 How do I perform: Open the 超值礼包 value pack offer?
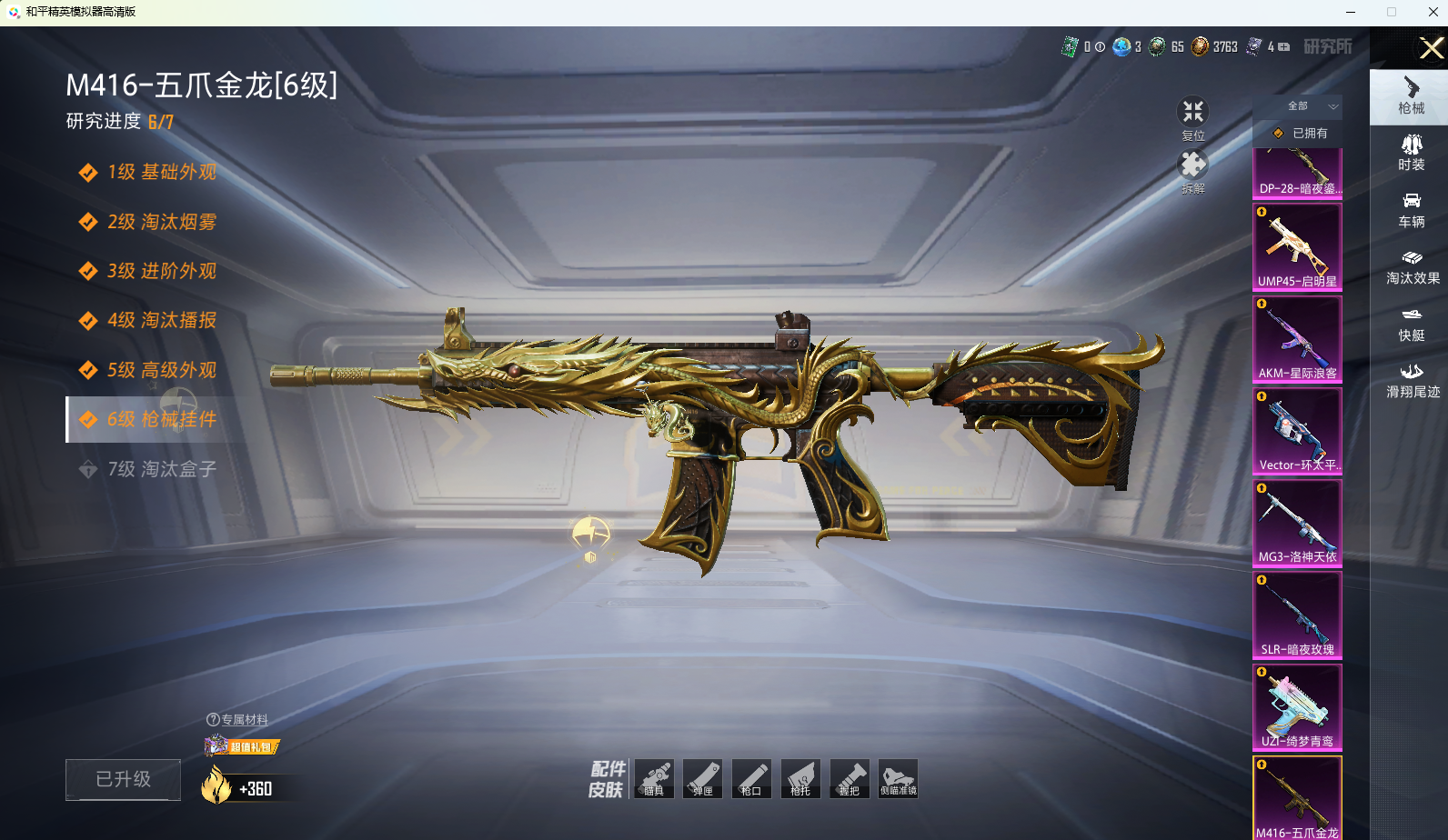click(243, 746)
